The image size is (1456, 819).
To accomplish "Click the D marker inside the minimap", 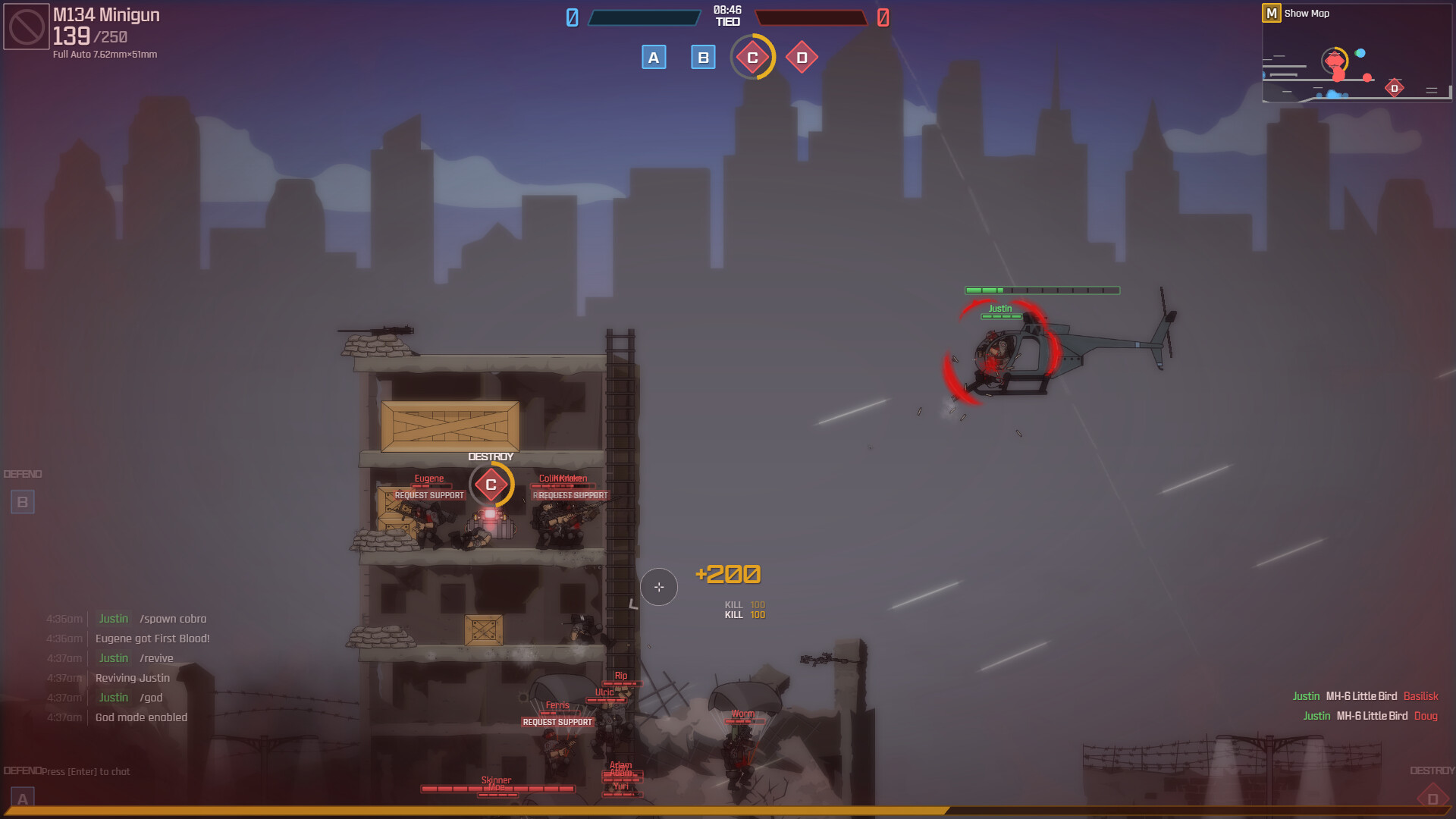I will click(x=1394, y=89).
